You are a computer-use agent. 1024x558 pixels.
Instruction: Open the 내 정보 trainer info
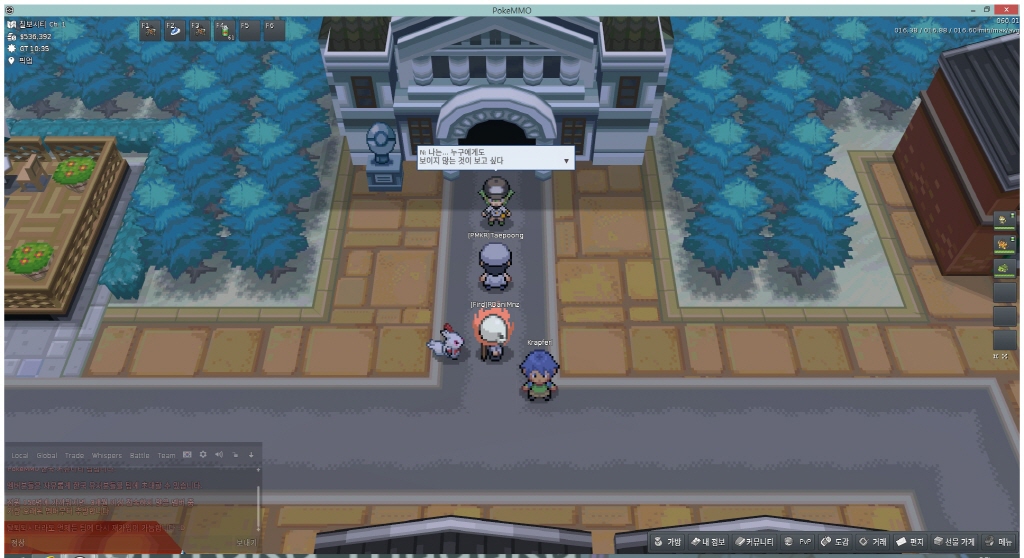[713, 541]
